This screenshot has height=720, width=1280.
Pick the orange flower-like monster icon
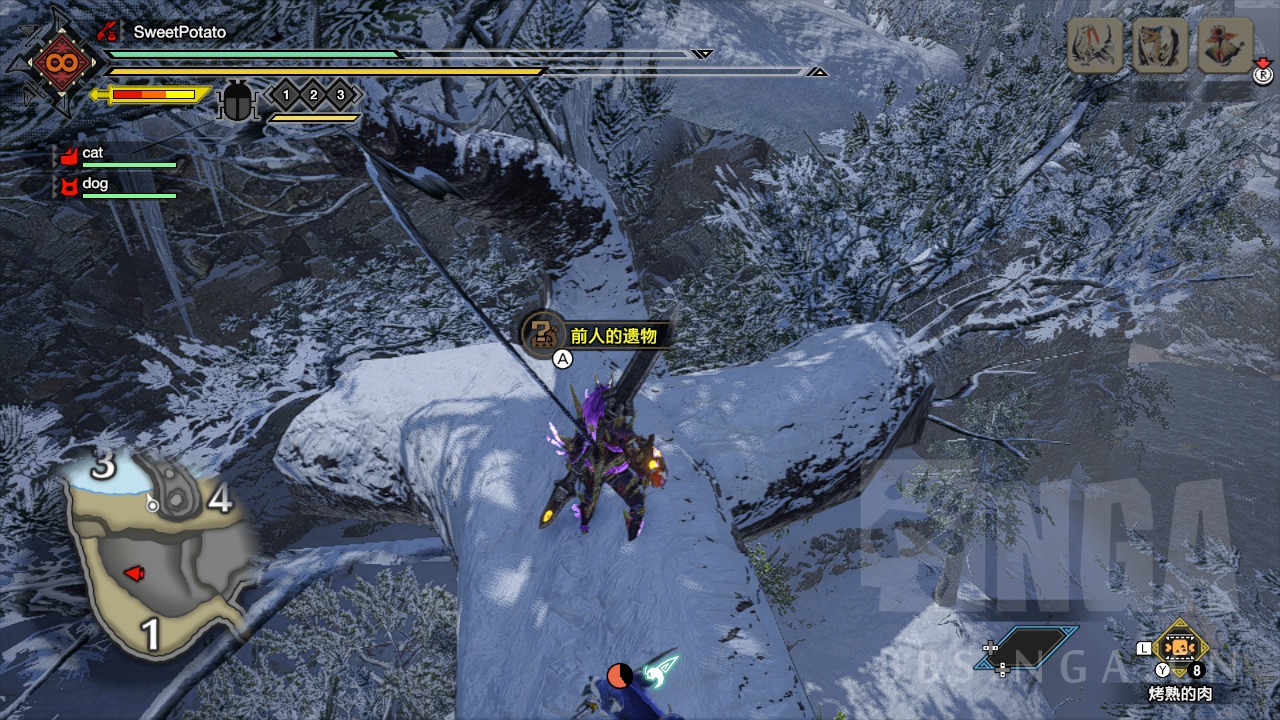1225,46
